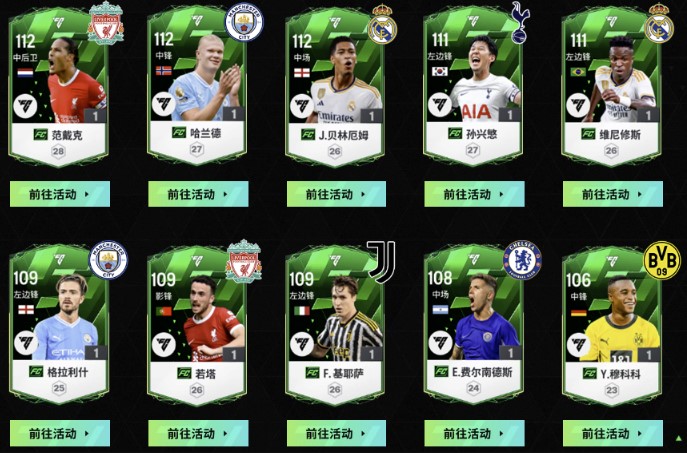The height and width of the screenshot is (453, 687).
Task: Go to event under 范戴克
Action: [59, 194]
